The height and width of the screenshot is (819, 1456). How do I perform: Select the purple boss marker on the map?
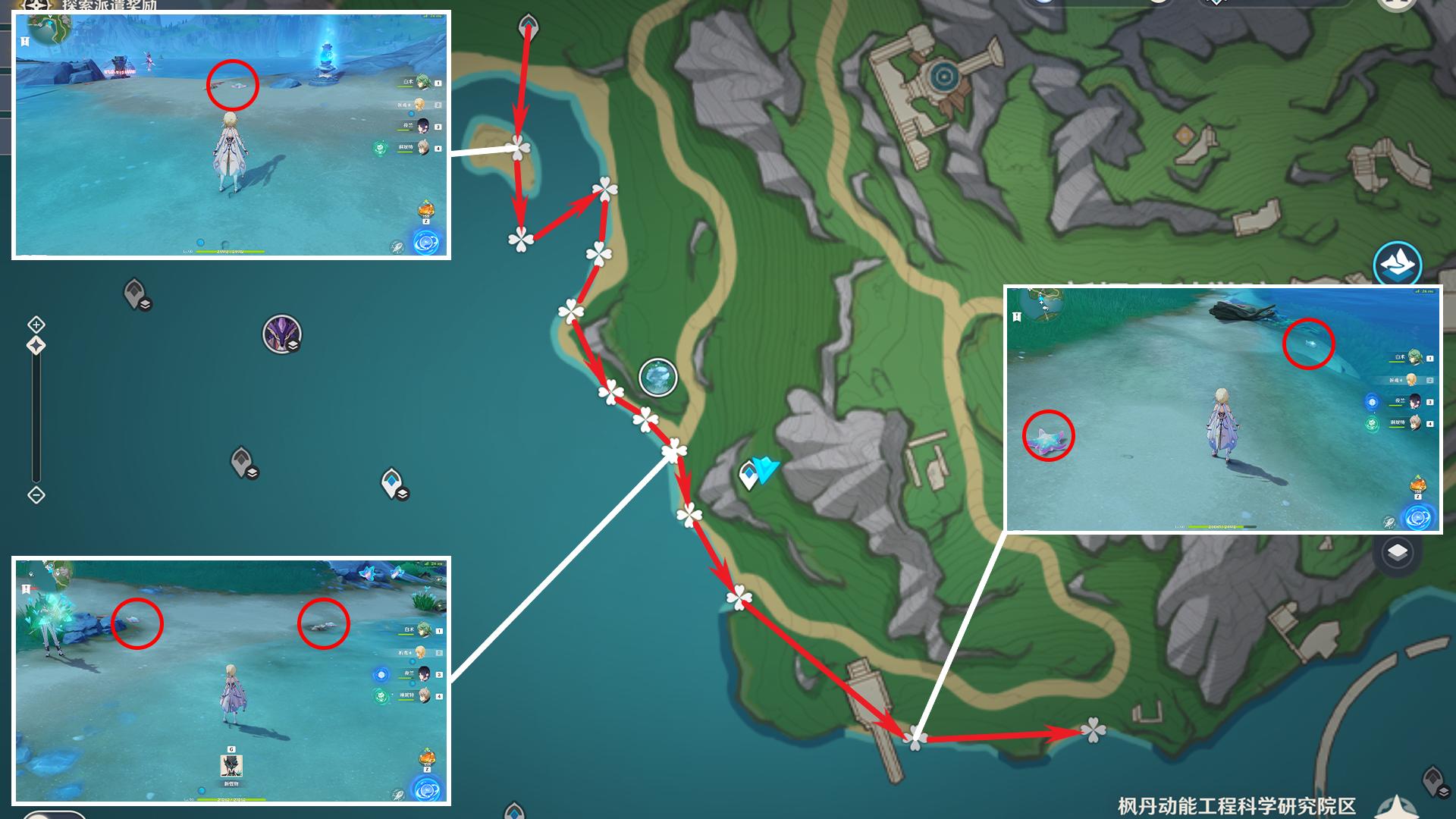[282, 334]
